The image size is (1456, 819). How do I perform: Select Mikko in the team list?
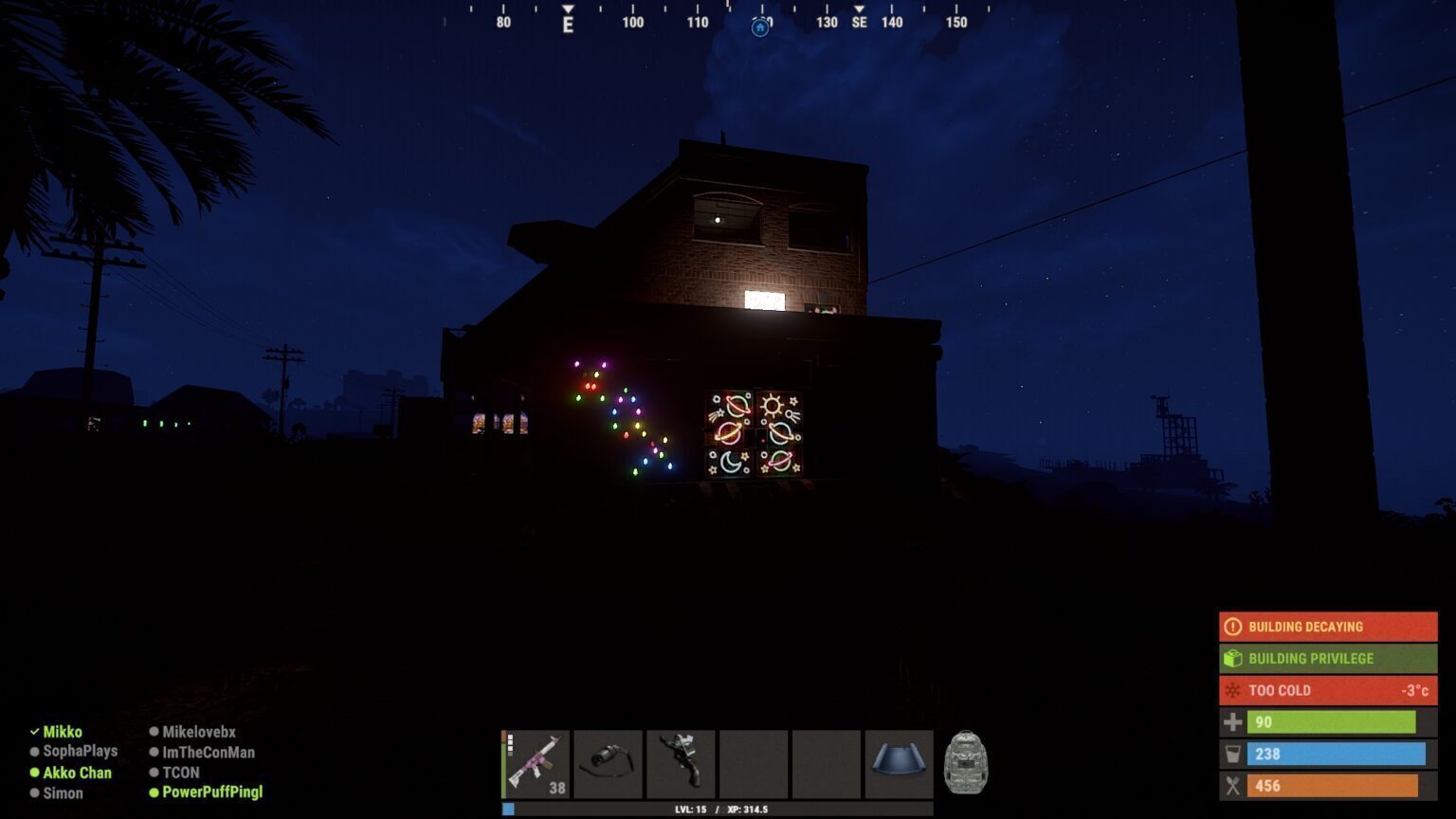click(x=63, y=732)
